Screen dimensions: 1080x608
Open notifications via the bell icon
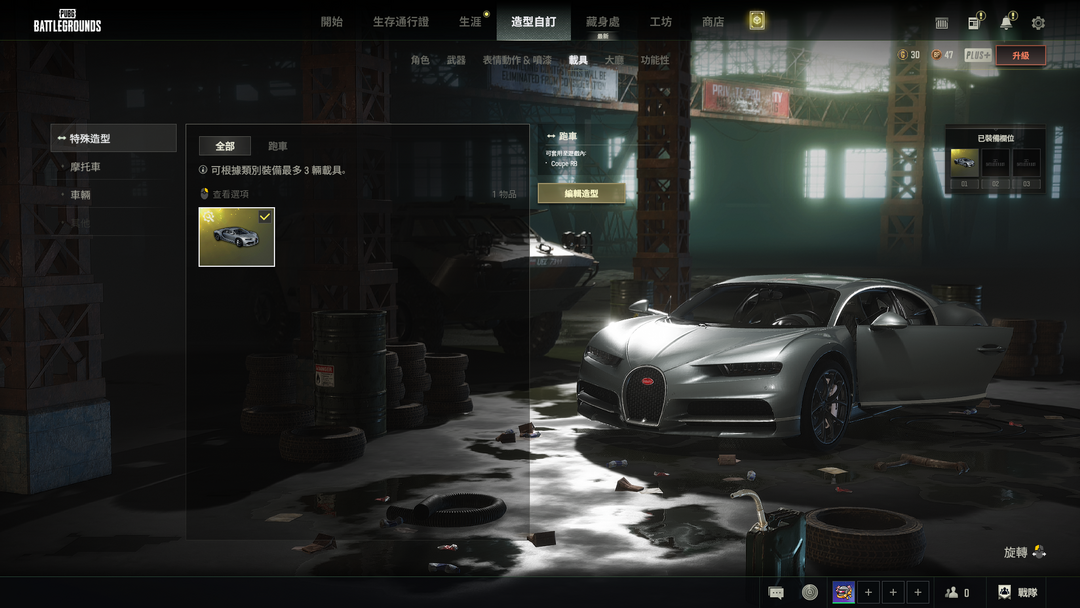[x=1006, y=23]
